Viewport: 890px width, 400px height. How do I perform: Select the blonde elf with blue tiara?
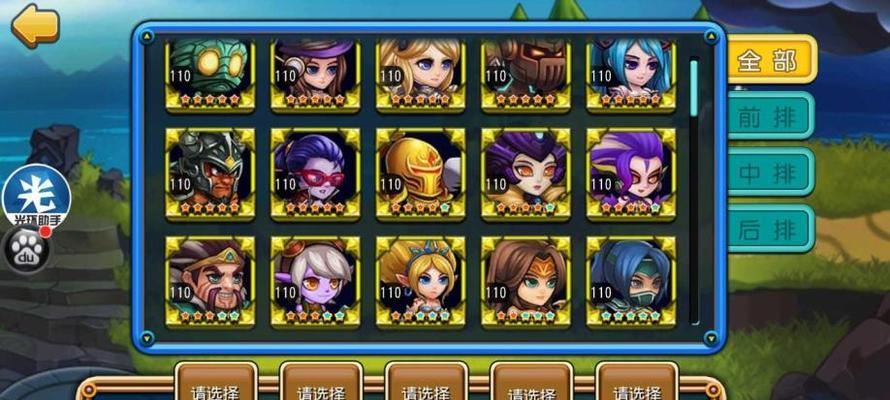coord(420,280)
